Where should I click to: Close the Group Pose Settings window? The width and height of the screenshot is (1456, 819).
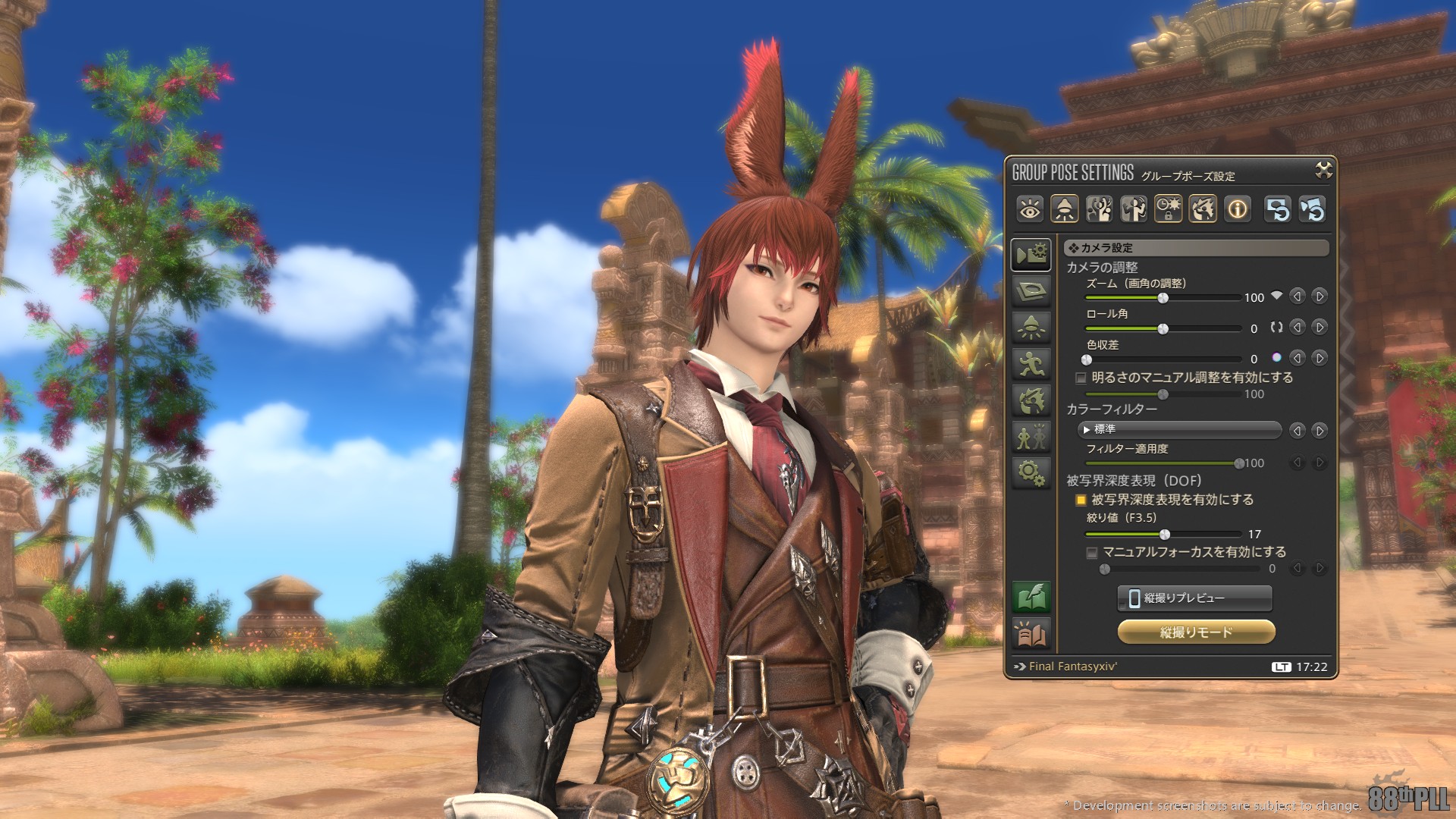1323,171
